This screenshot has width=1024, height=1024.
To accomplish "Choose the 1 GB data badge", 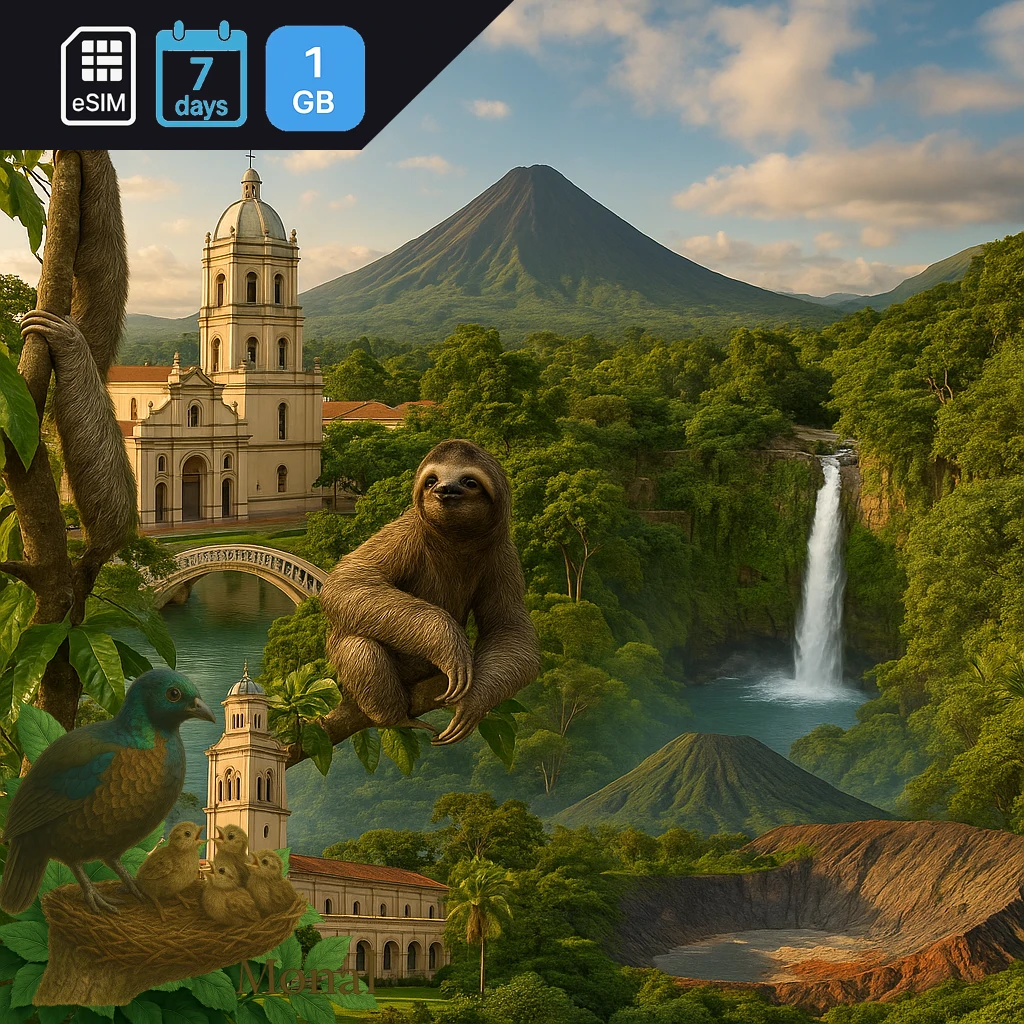I will 315,78.
